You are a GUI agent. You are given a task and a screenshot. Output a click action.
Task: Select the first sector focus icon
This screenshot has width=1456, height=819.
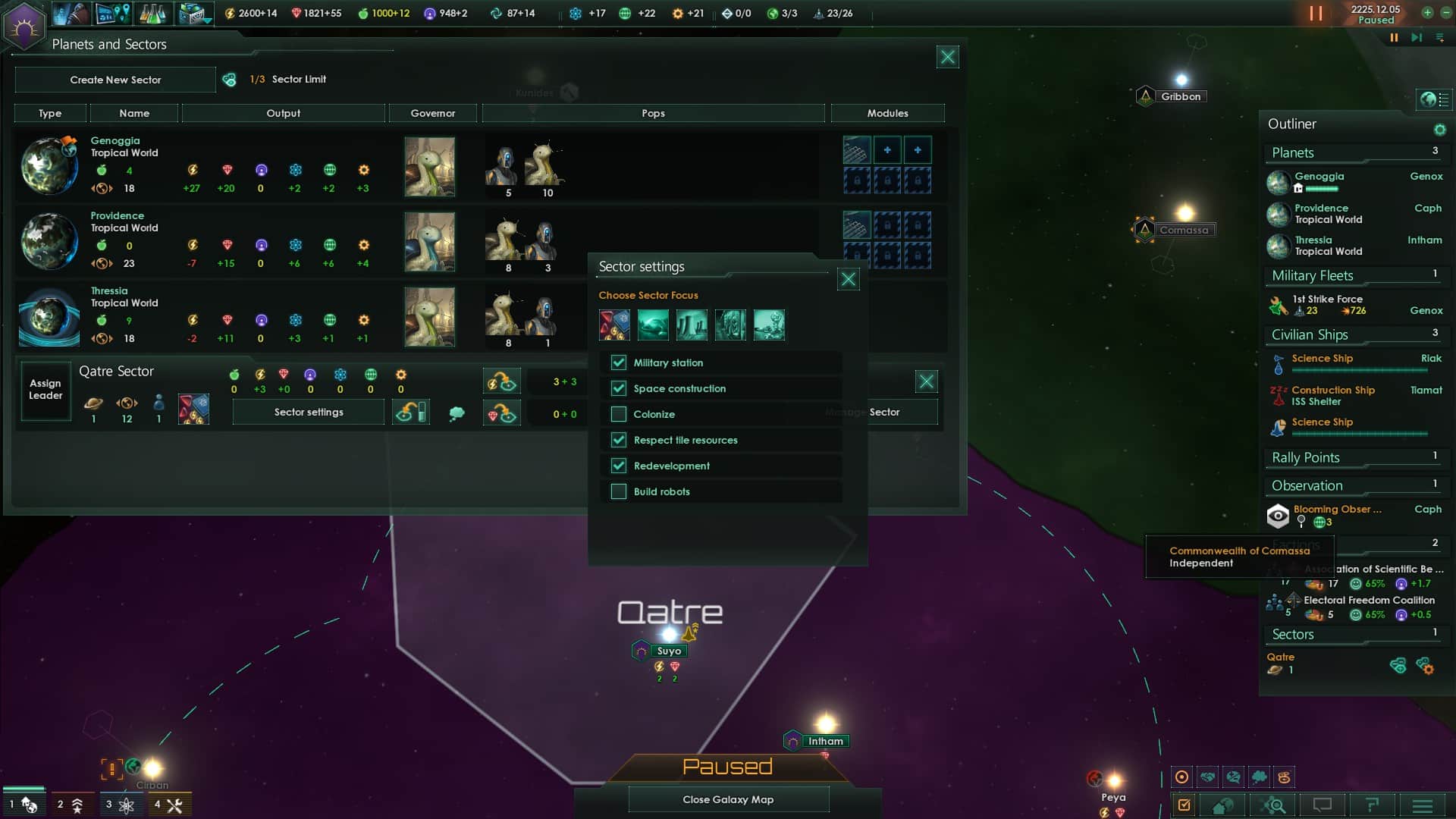pyautogui.click(x=614, y=325)
